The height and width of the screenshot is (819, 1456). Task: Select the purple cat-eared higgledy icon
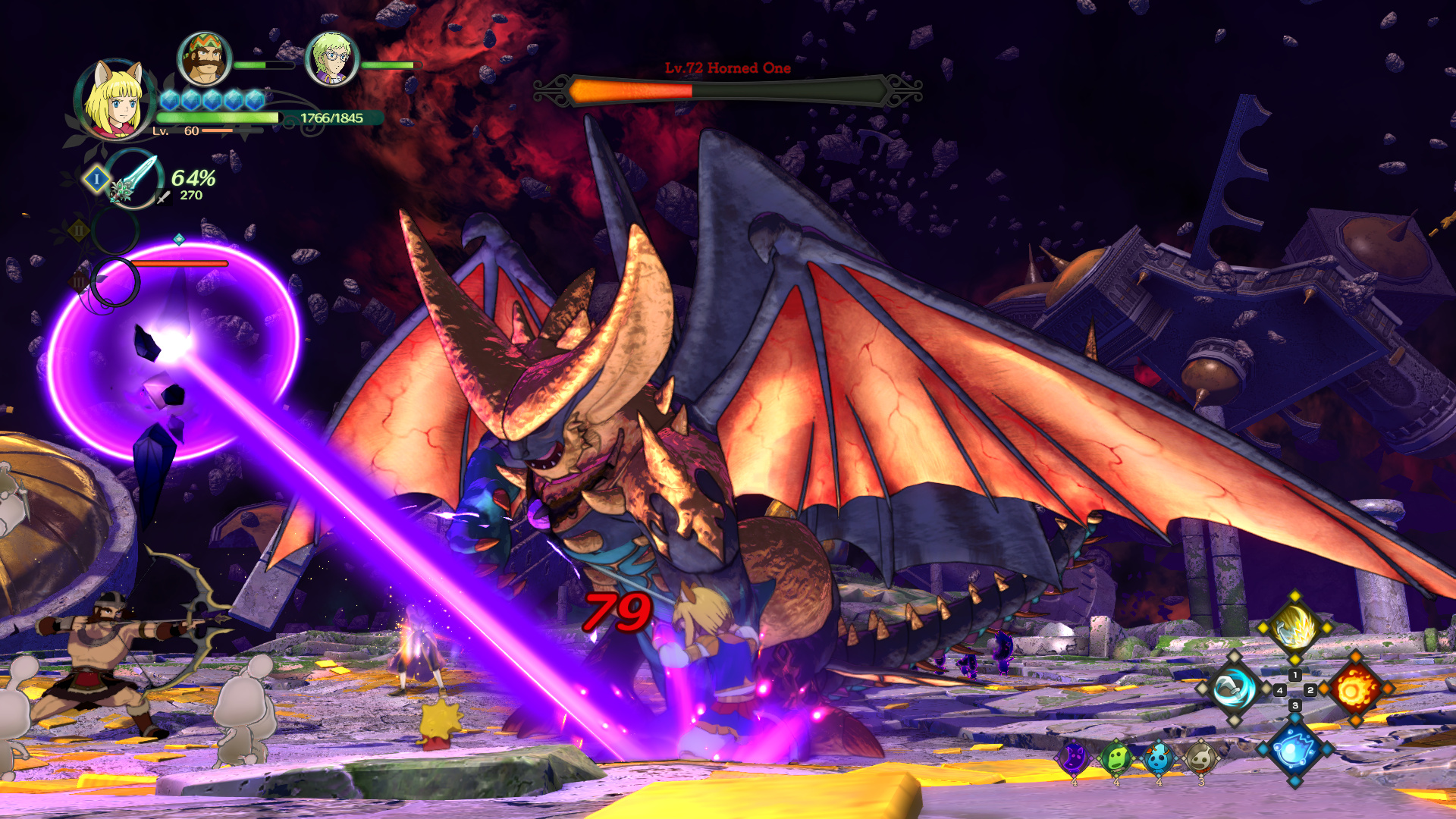(1074, 758)
